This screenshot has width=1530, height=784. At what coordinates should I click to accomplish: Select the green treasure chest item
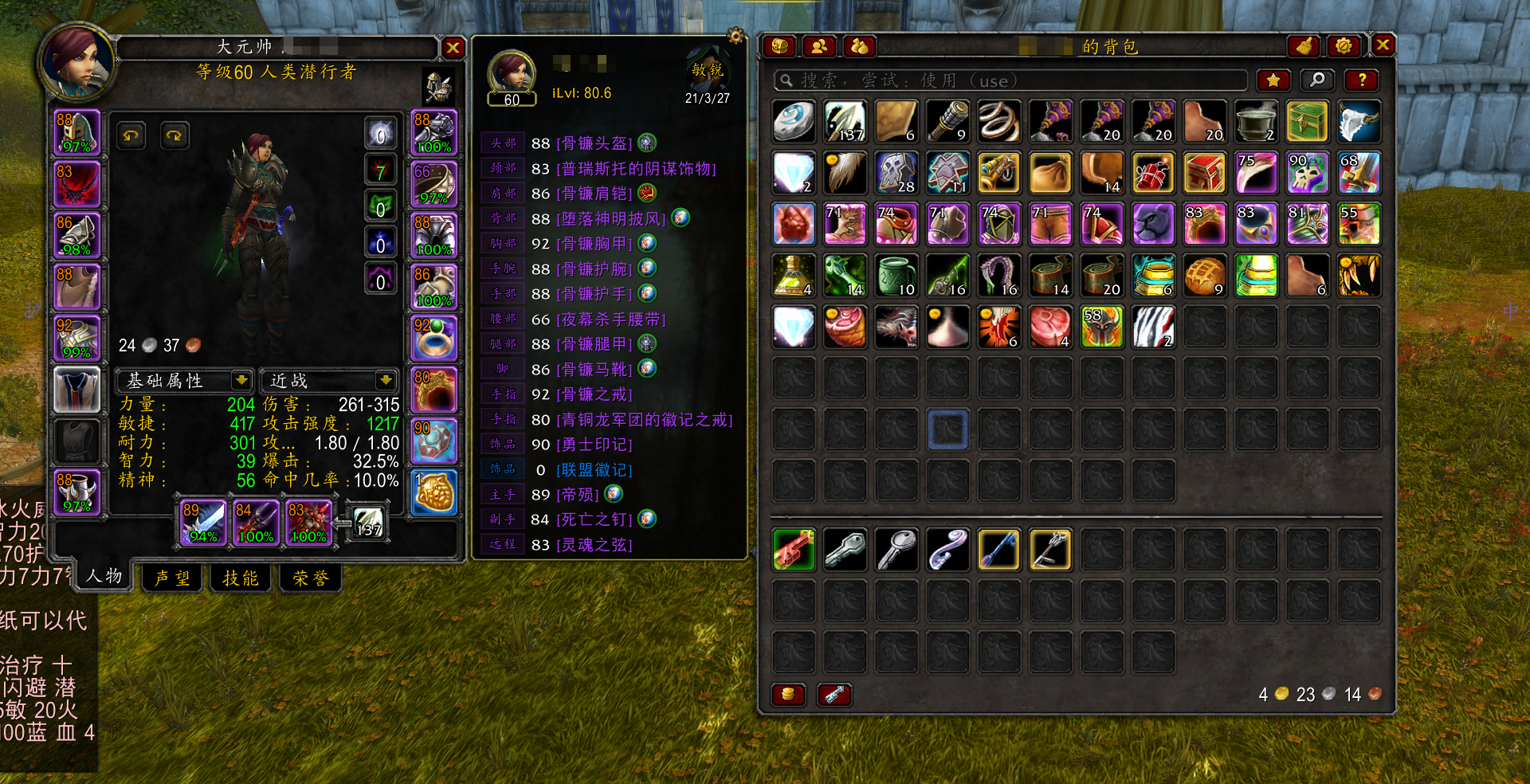pyautogui.click(x=1307, y=122)
